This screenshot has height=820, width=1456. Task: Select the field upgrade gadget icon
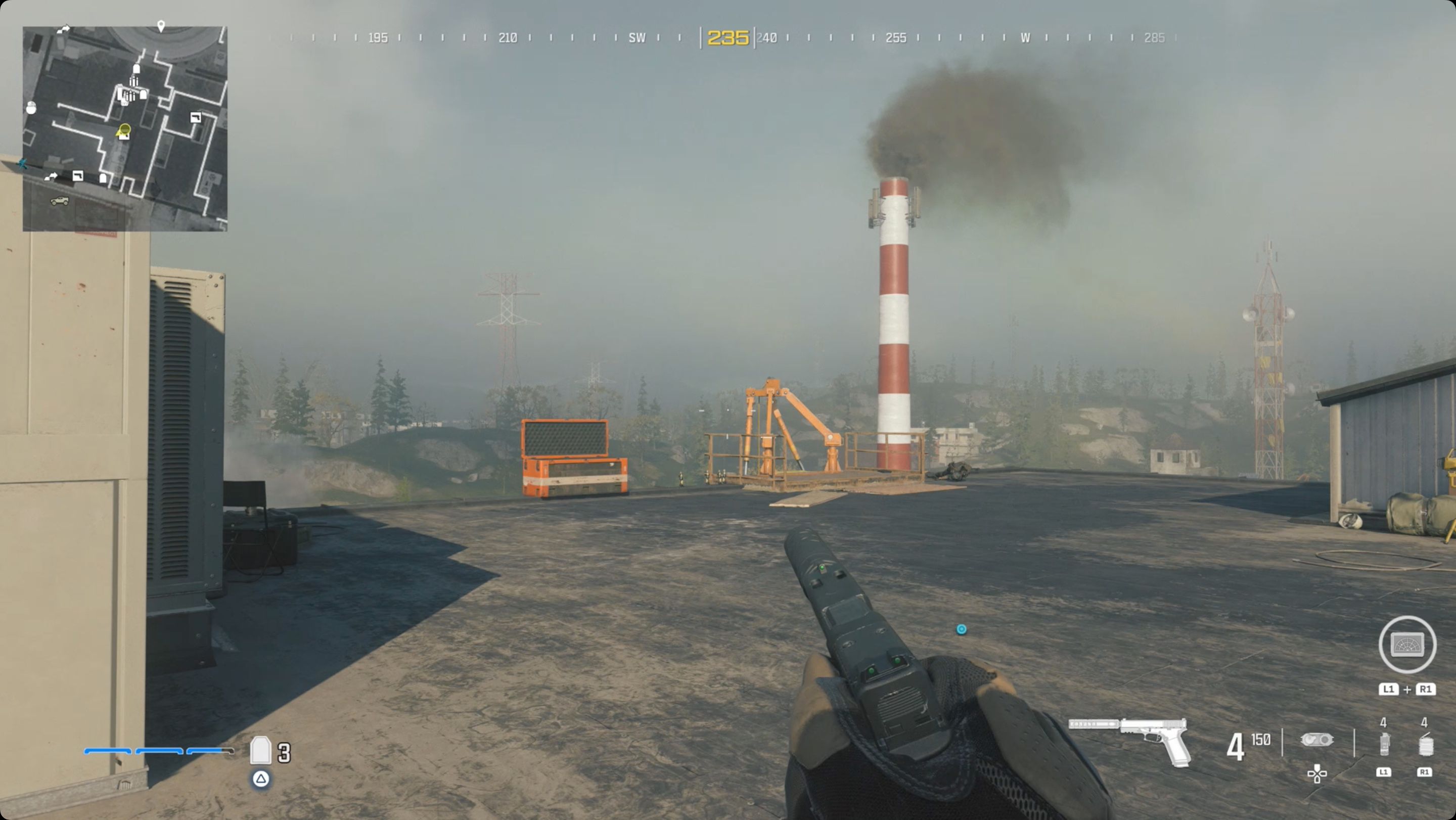click(x=1317, y=740)
